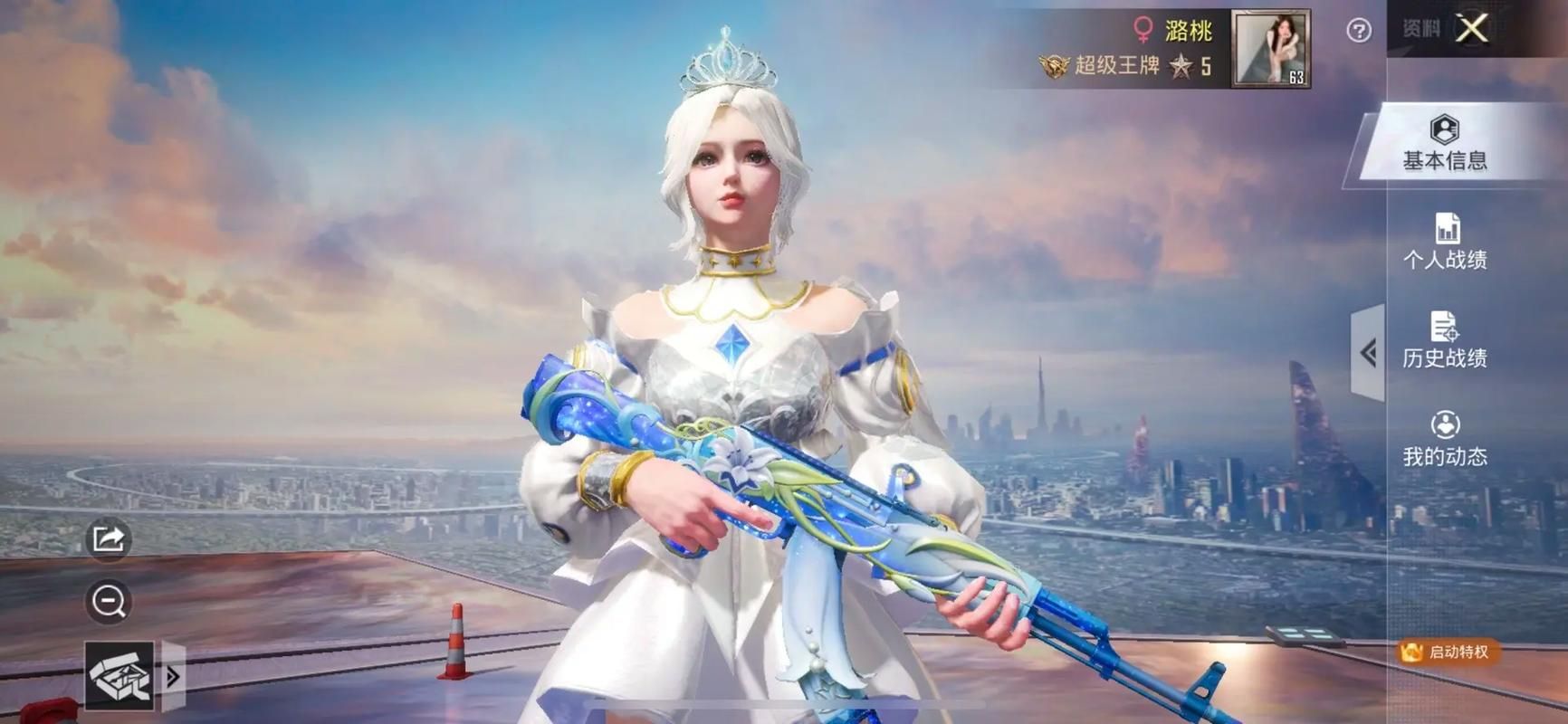Image resolution: width=1568 pixels, height=724 pixels.
Task: Open the supply crate icon
Action: (x=120, y=676)
